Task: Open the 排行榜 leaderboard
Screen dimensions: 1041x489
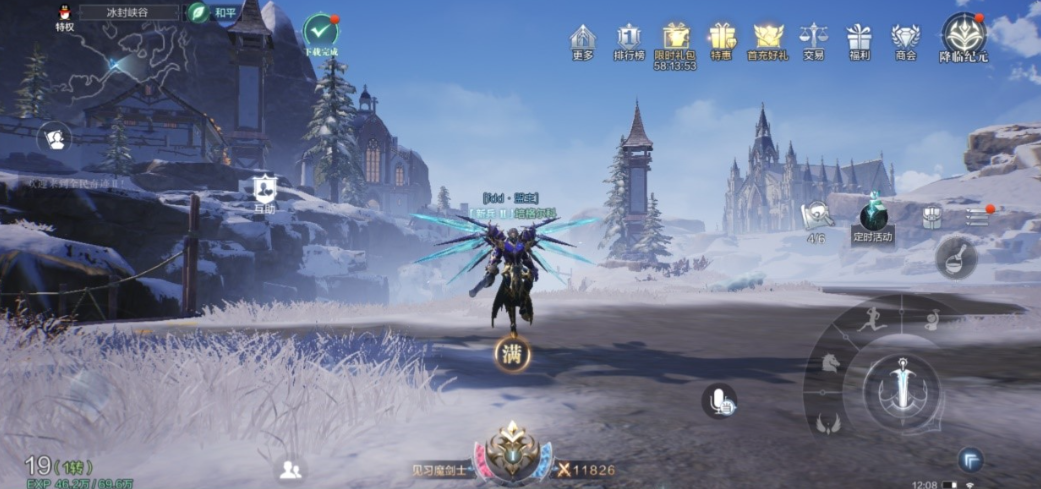Action: (628, 39)
